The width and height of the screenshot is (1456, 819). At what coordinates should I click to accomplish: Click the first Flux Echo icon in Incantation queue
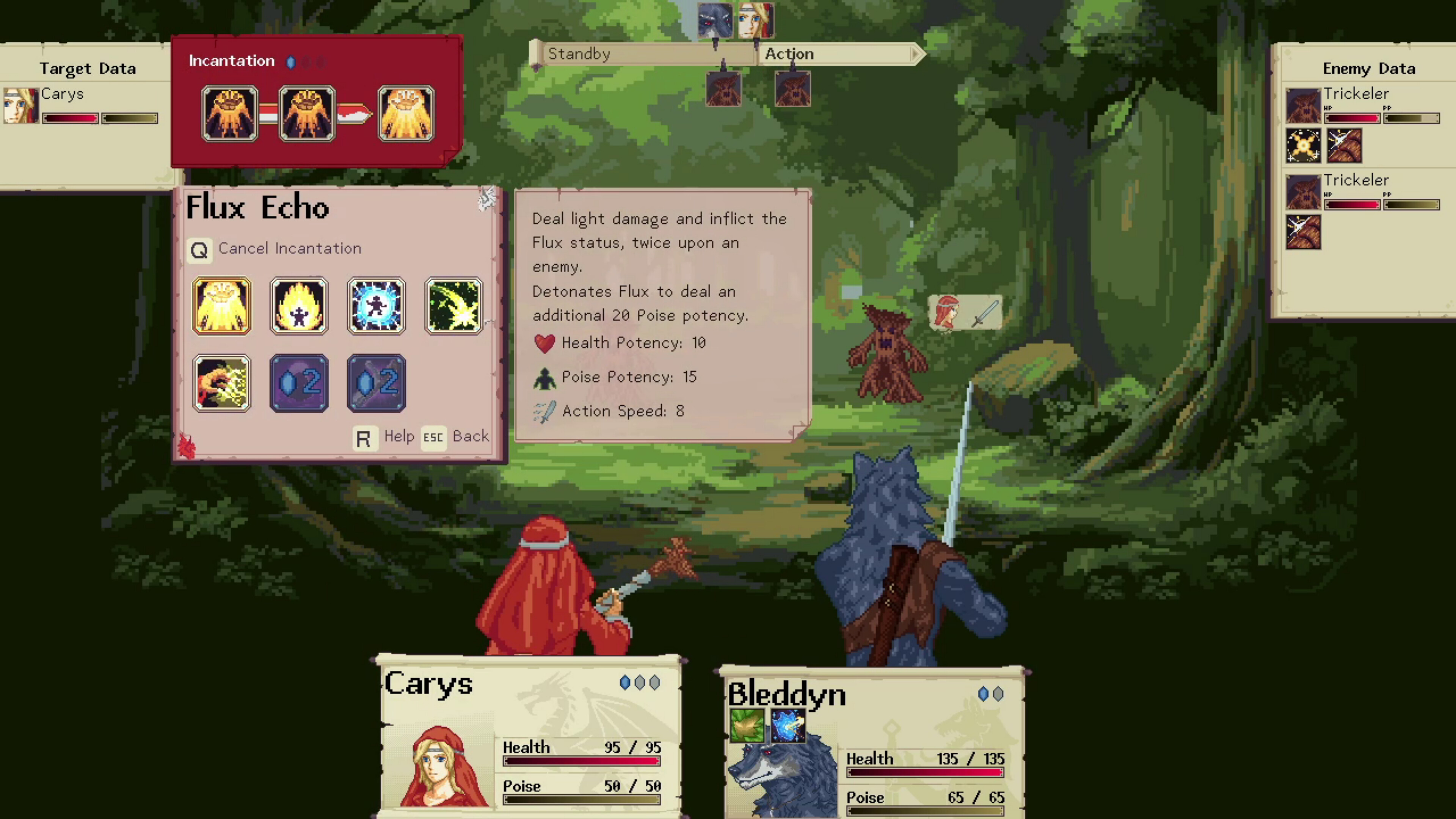tap(230, 113)
